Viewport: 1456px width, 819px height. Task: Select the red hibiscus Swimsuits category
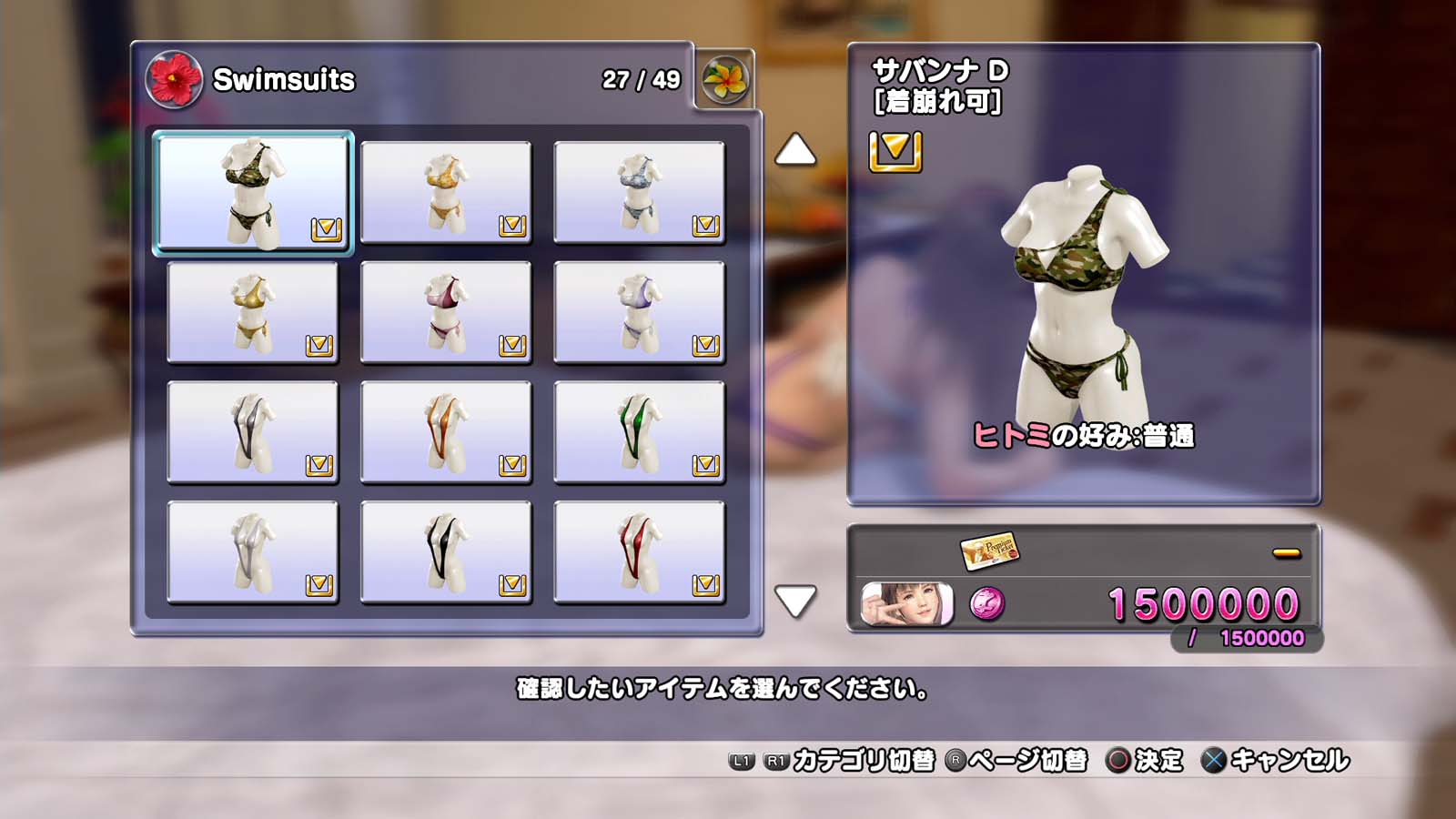[174, 79]
